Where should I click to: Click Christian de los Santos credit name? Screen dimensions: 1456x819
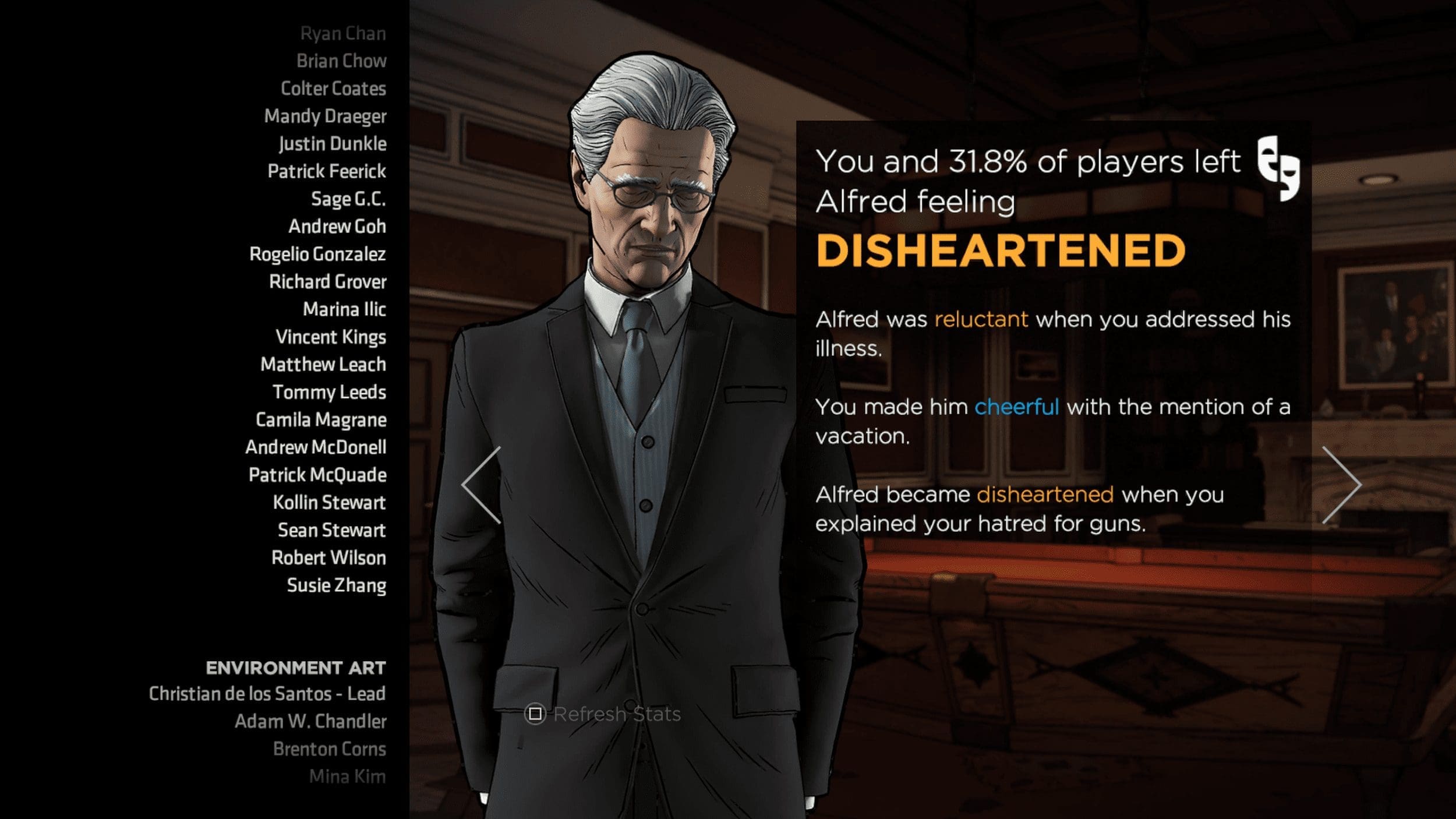pos(267,694)
